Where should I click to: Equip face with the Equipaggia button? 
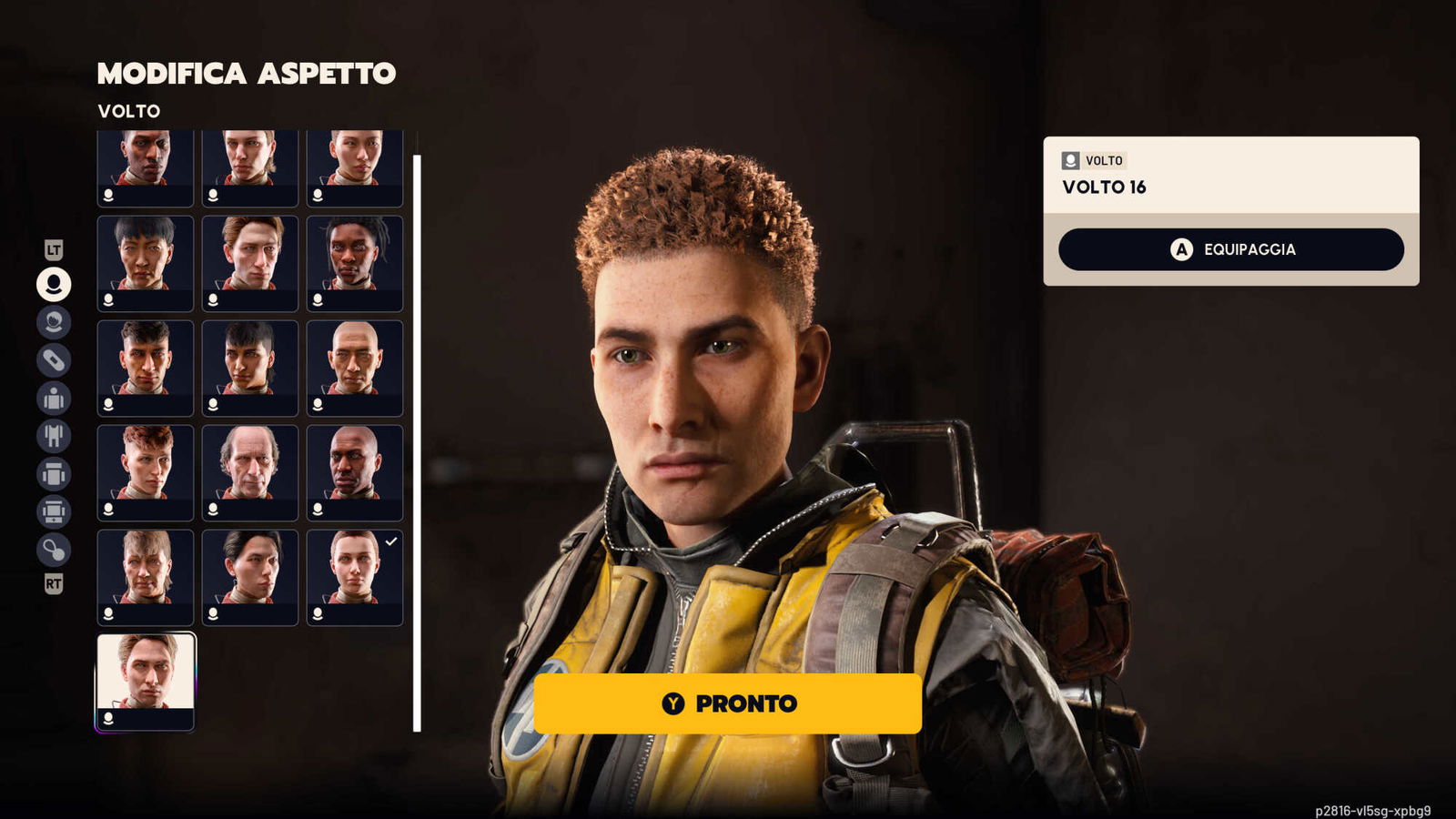tap(1230, 249)
